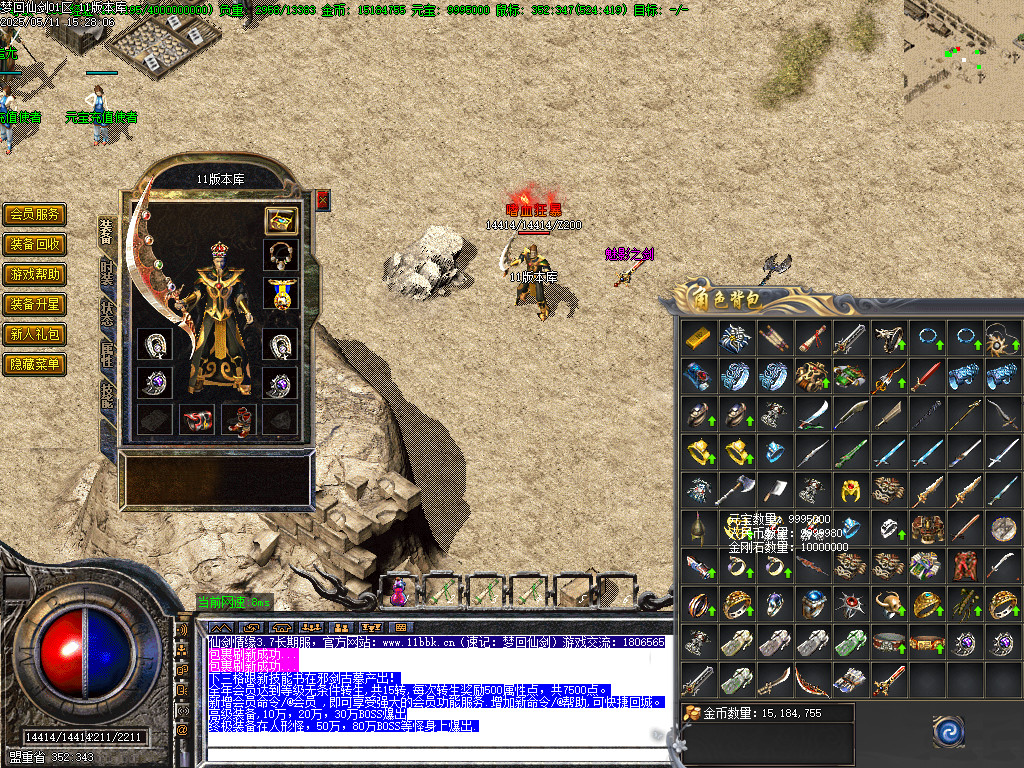Select the 装备升星 equipment upgrade button
Image resolution: width=1024 pixels, height=768 pixels.
point(35,304)
